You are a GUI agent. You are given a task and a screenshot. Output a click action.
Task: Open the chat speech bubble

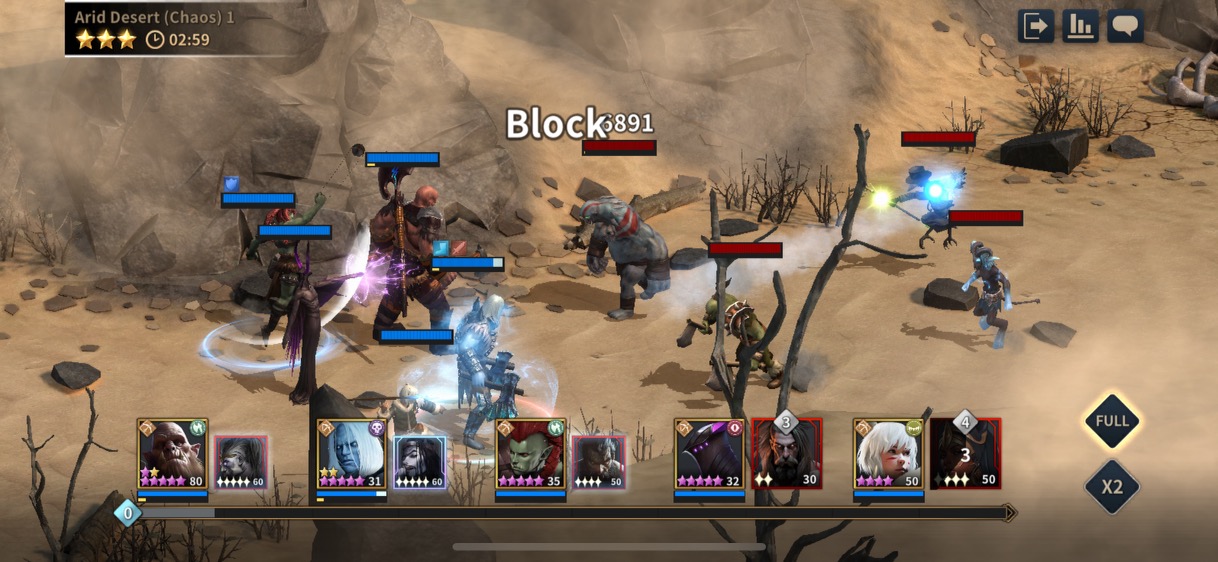pyautogui.click(x=1125, y=26)
